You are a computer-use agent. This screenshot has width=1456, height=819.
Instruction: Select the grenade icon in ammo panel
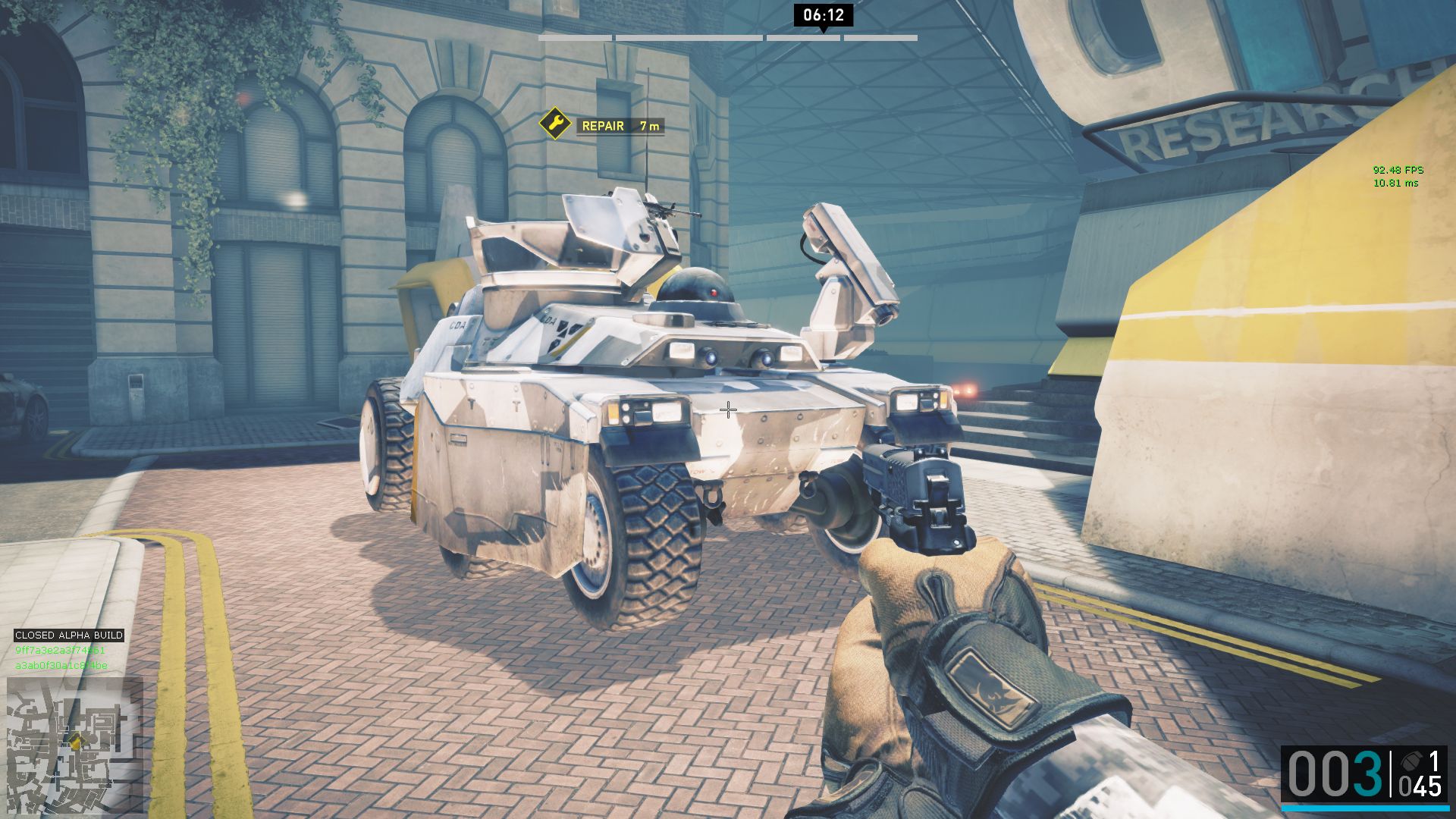[1410, 761]
